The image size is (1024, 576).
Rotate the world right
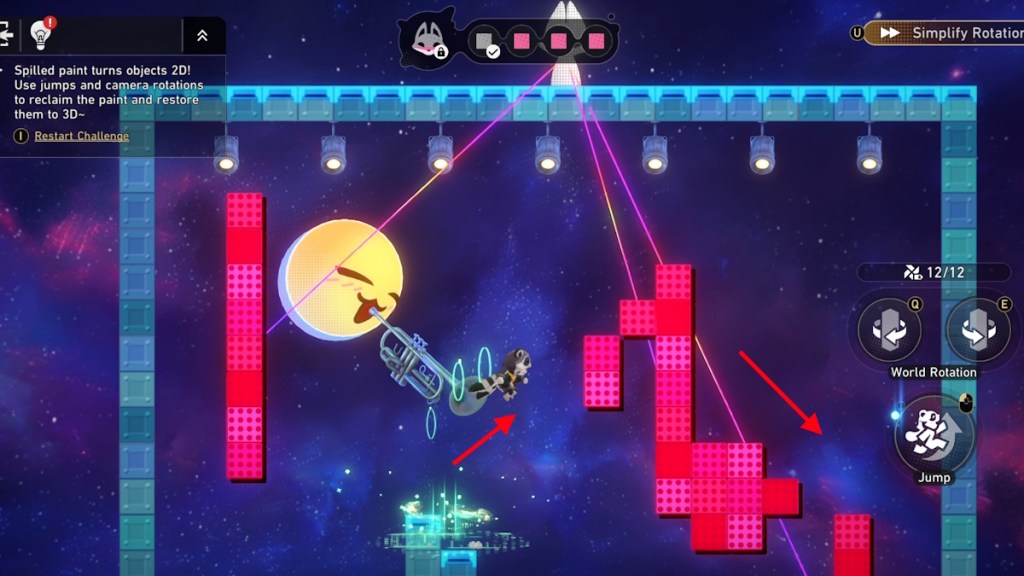[976, 331]
